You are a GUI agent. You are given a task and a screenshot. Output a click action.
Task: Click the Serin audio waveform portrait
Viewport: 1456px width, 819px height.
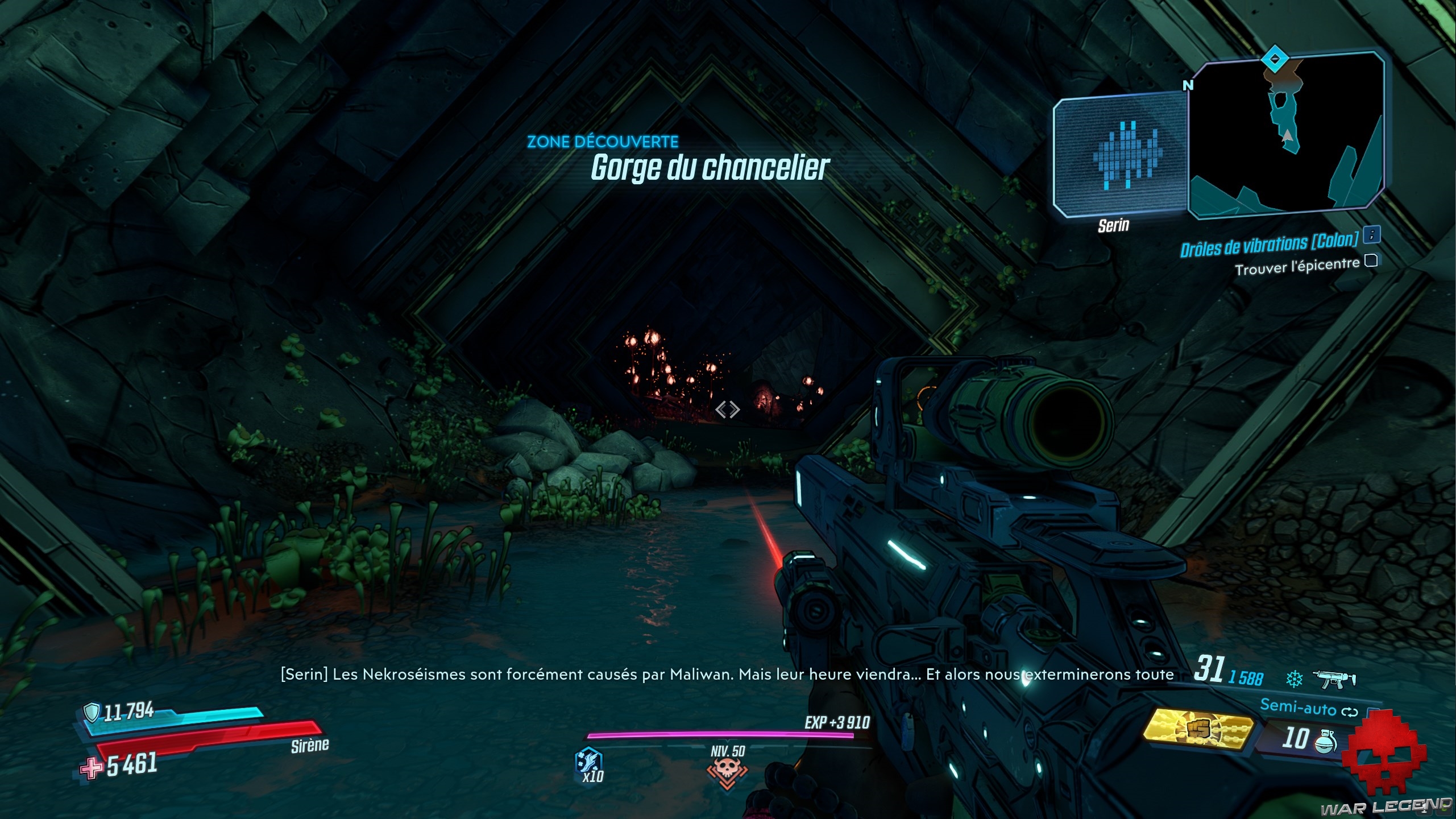(x=1121, y=156)
